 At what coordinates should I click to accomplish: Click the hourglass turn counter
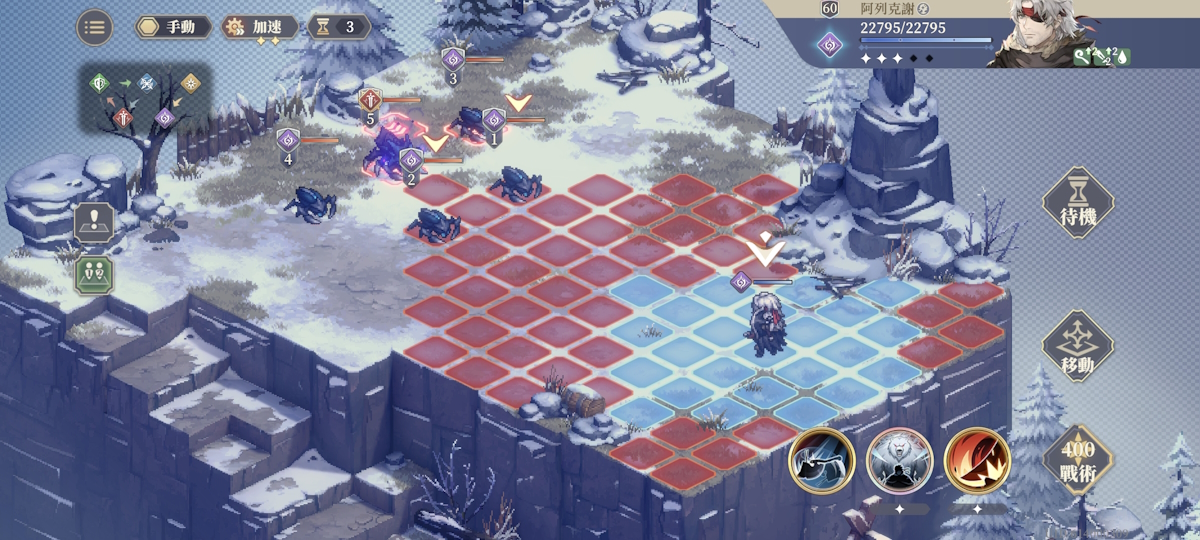[x=338, y=27]
